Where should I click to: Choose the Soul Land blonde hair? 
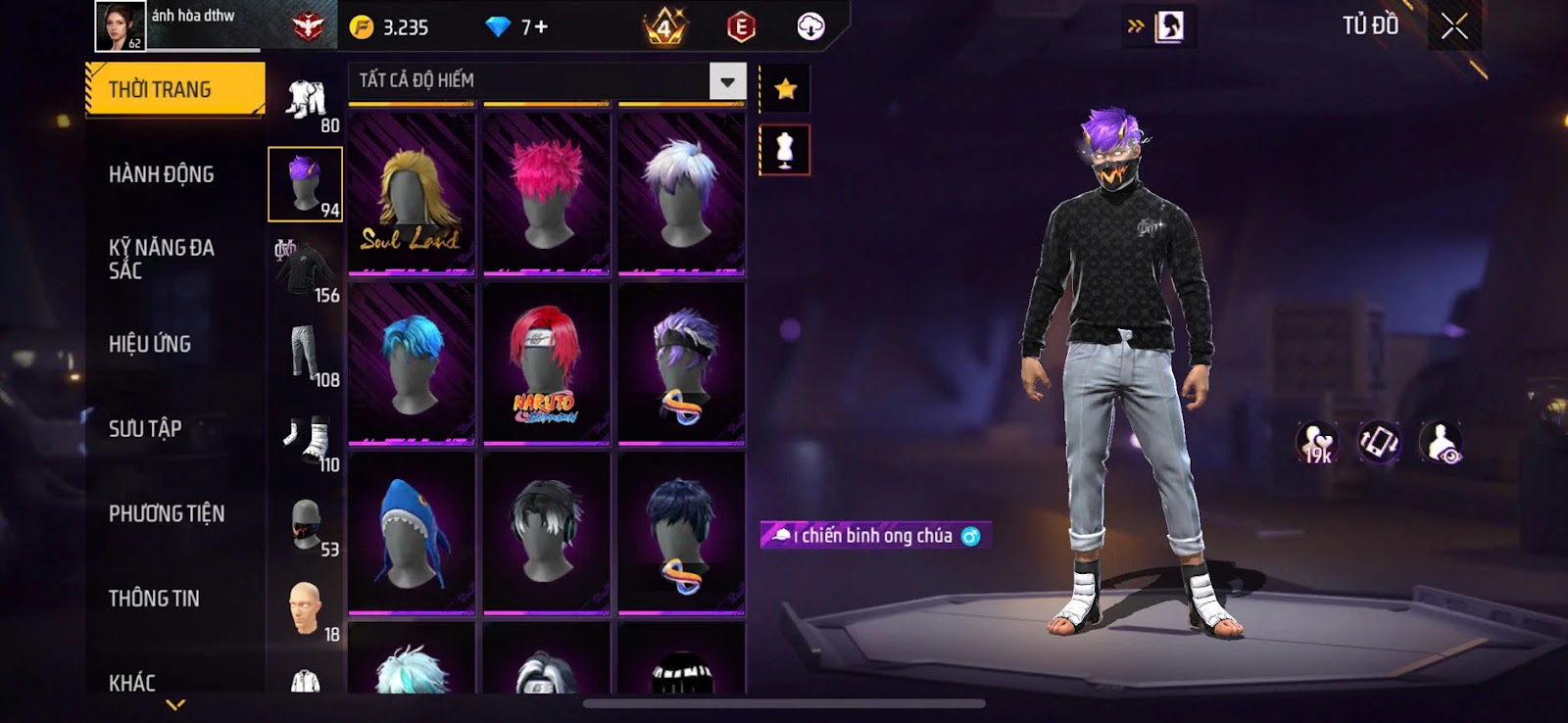point(412,194)
